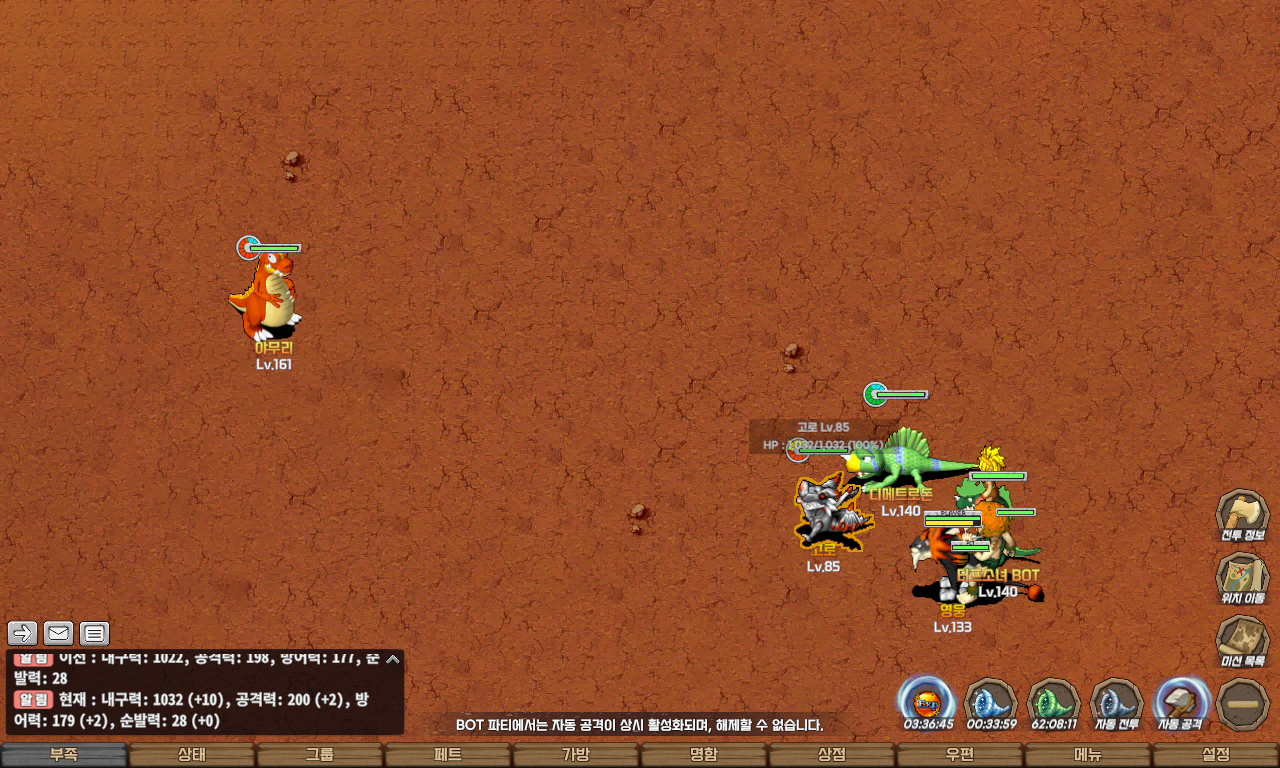Open the 우편 (mail) menu
Image resolution: width=1280 pixels, height=768 pixels.
[960, 755]
